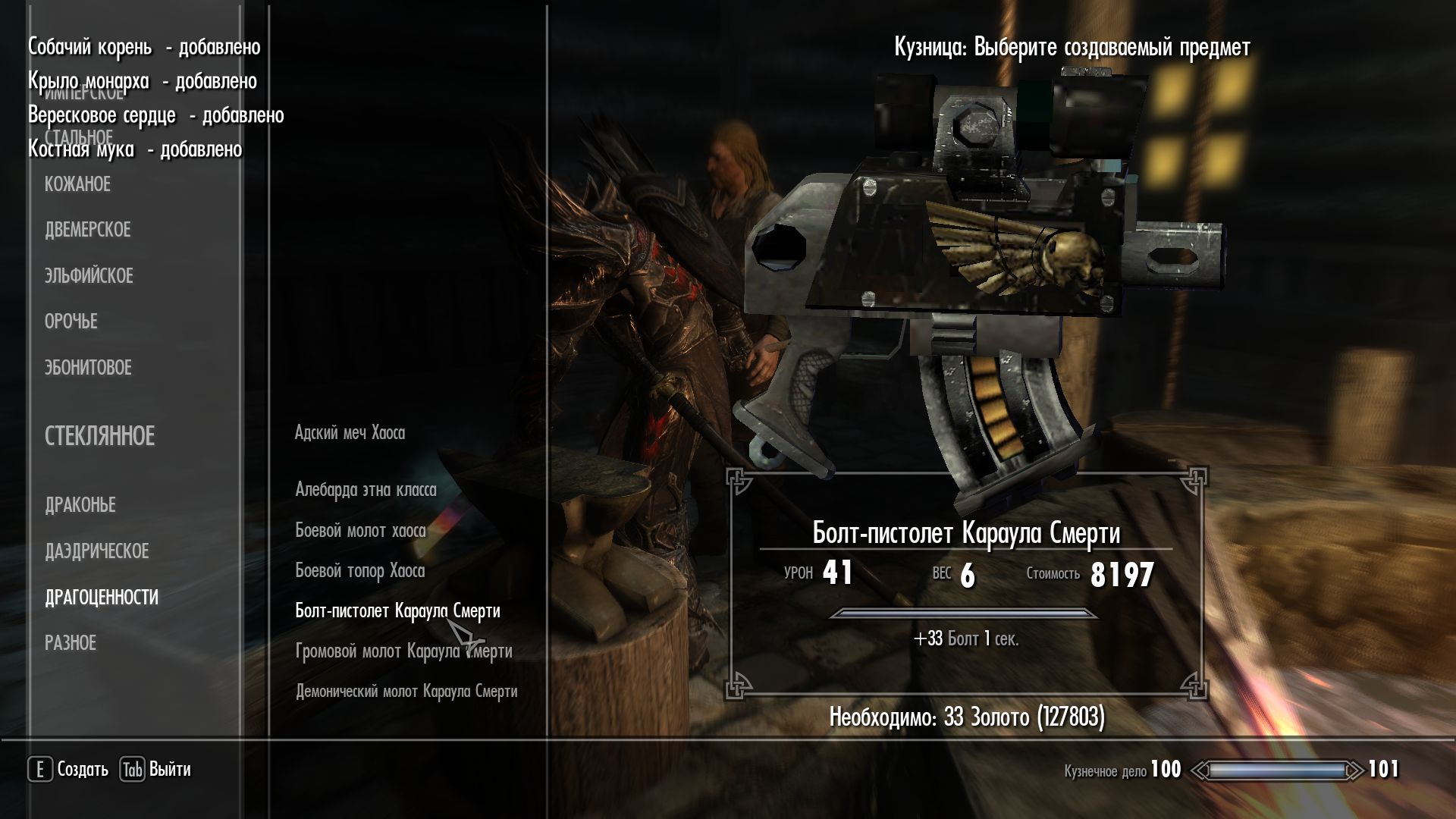
Task: Select Демонический молот Караула Смерти
Action: click(x=406, y=692)
